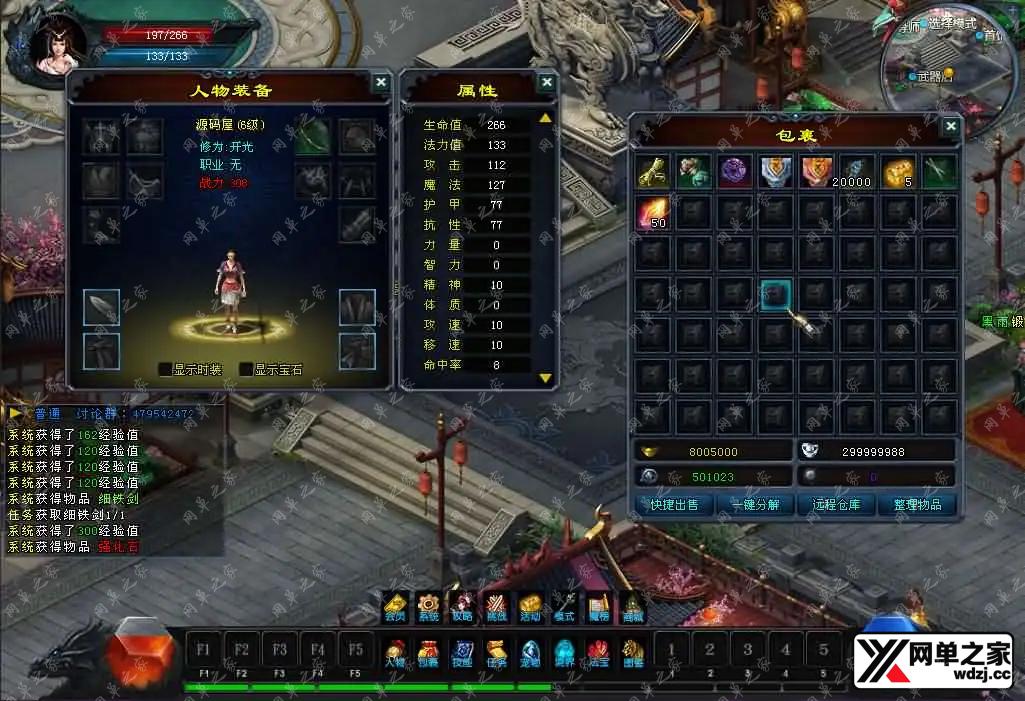Open the 系统 system menu icon

(x=428, y=606)
